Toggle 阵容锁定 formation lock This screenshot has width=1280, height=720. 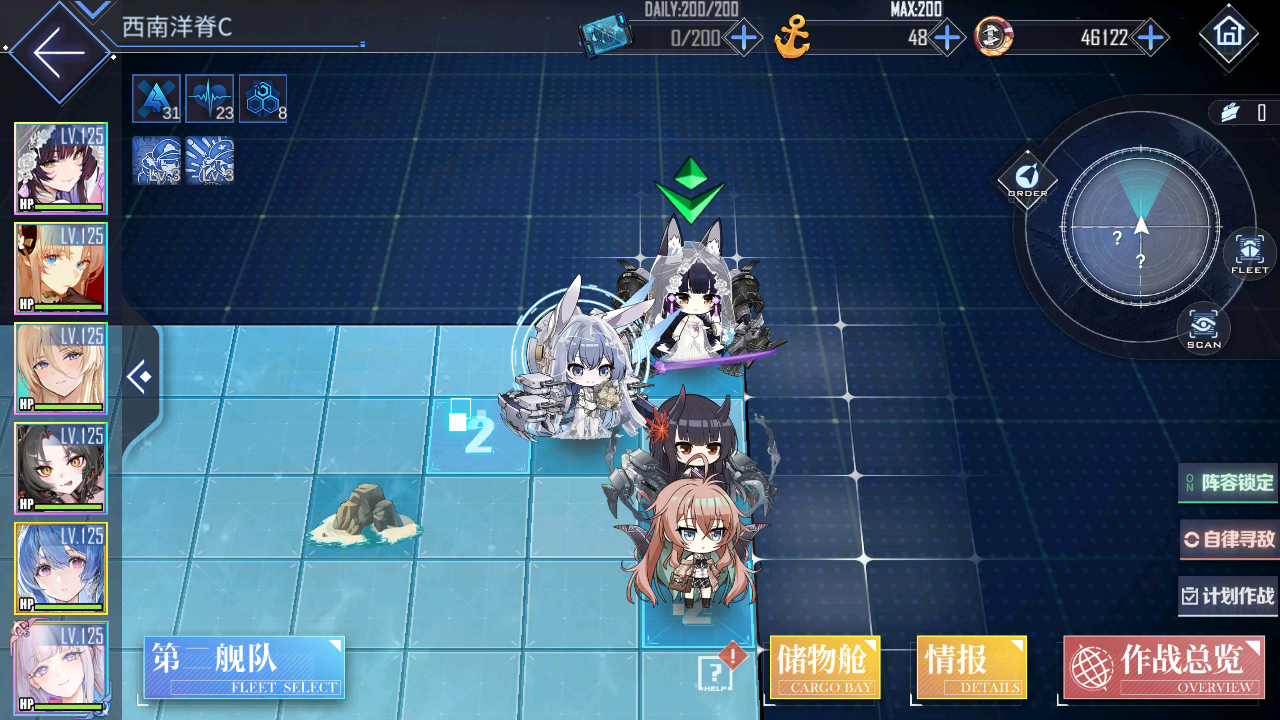pos(1228,483)
